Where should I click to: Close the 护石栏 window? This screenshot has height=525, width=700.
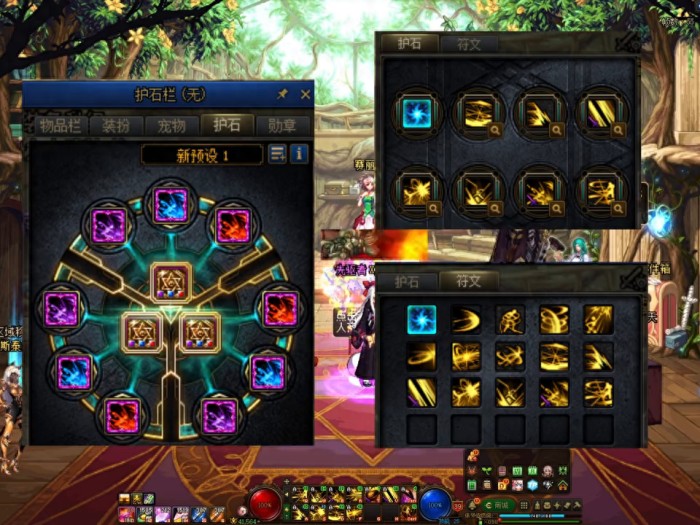point(306,95)
